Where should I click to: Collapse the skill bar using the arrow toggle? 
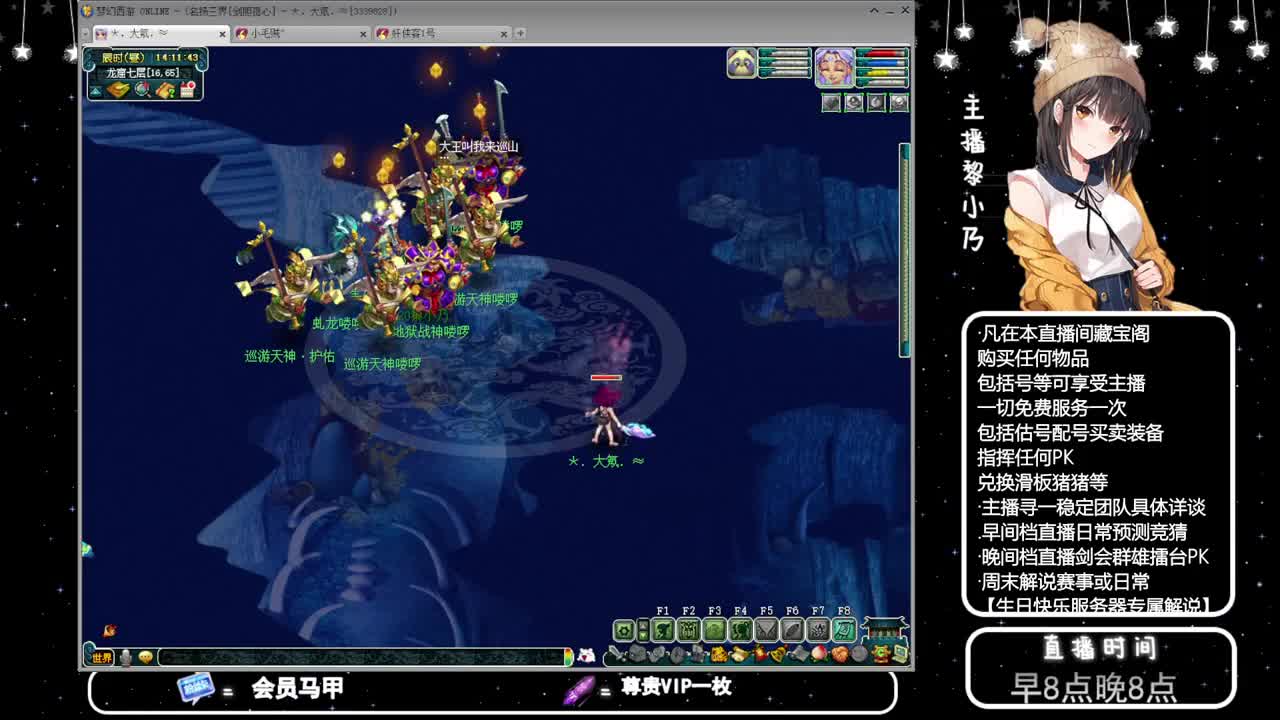click(643, 630)
